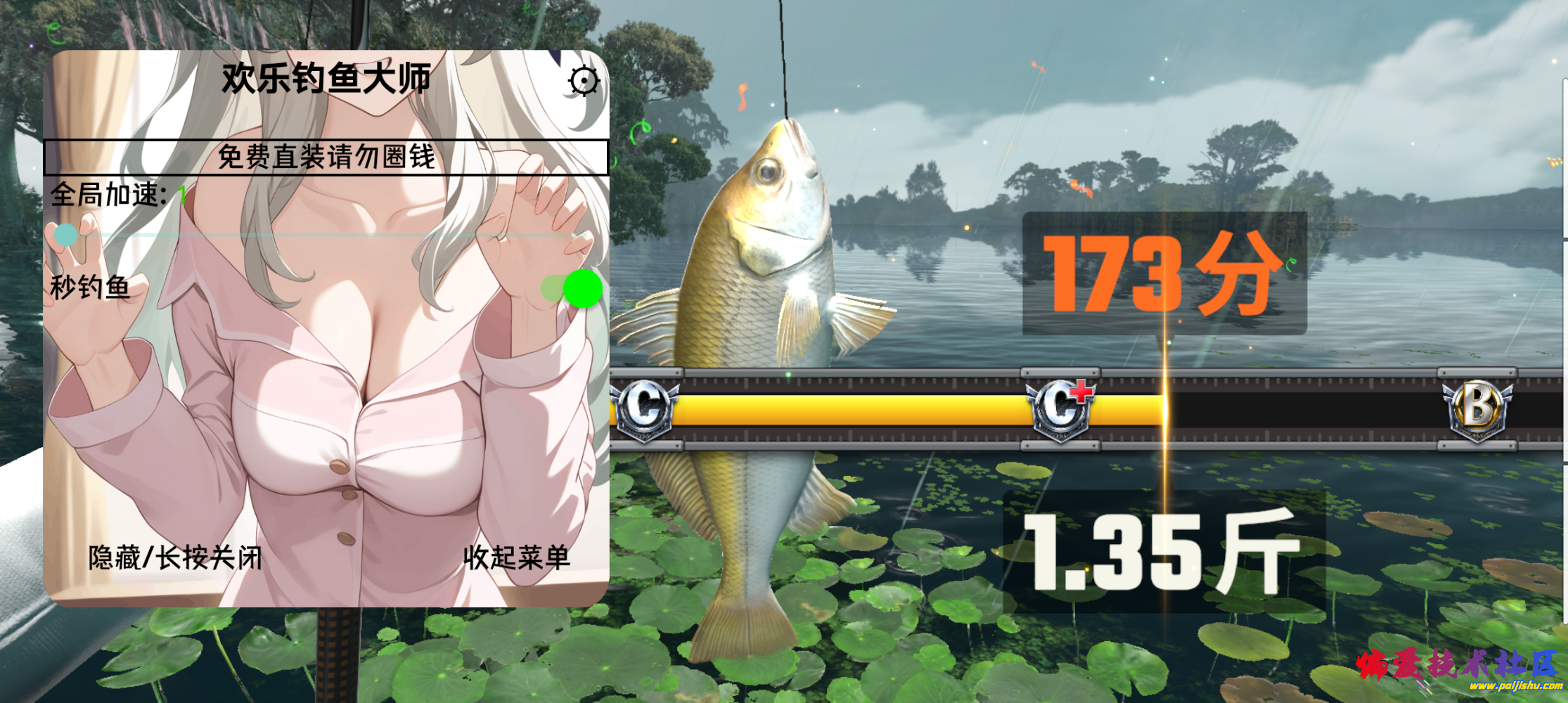Click the C+ rank badge on the meter
1568x703 pixels.
(x=1062, y=406)
